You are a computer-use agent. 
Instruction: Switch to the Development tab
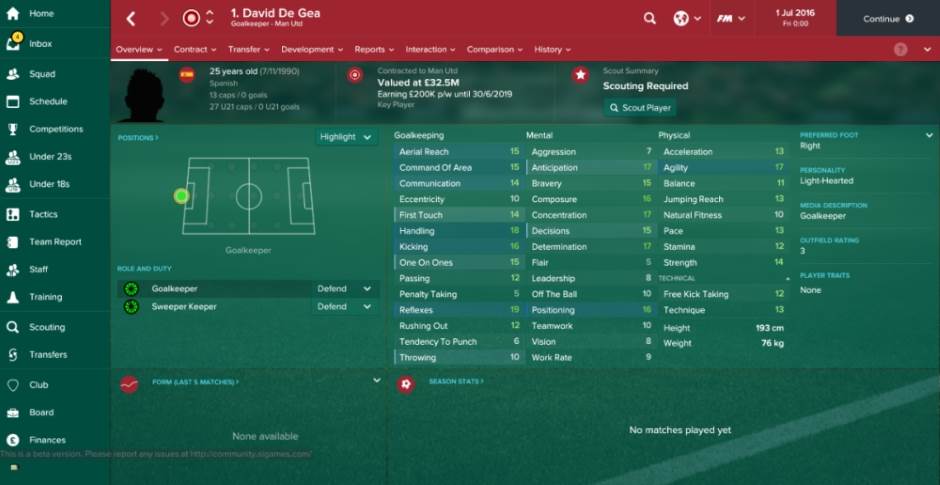point(311,49)
